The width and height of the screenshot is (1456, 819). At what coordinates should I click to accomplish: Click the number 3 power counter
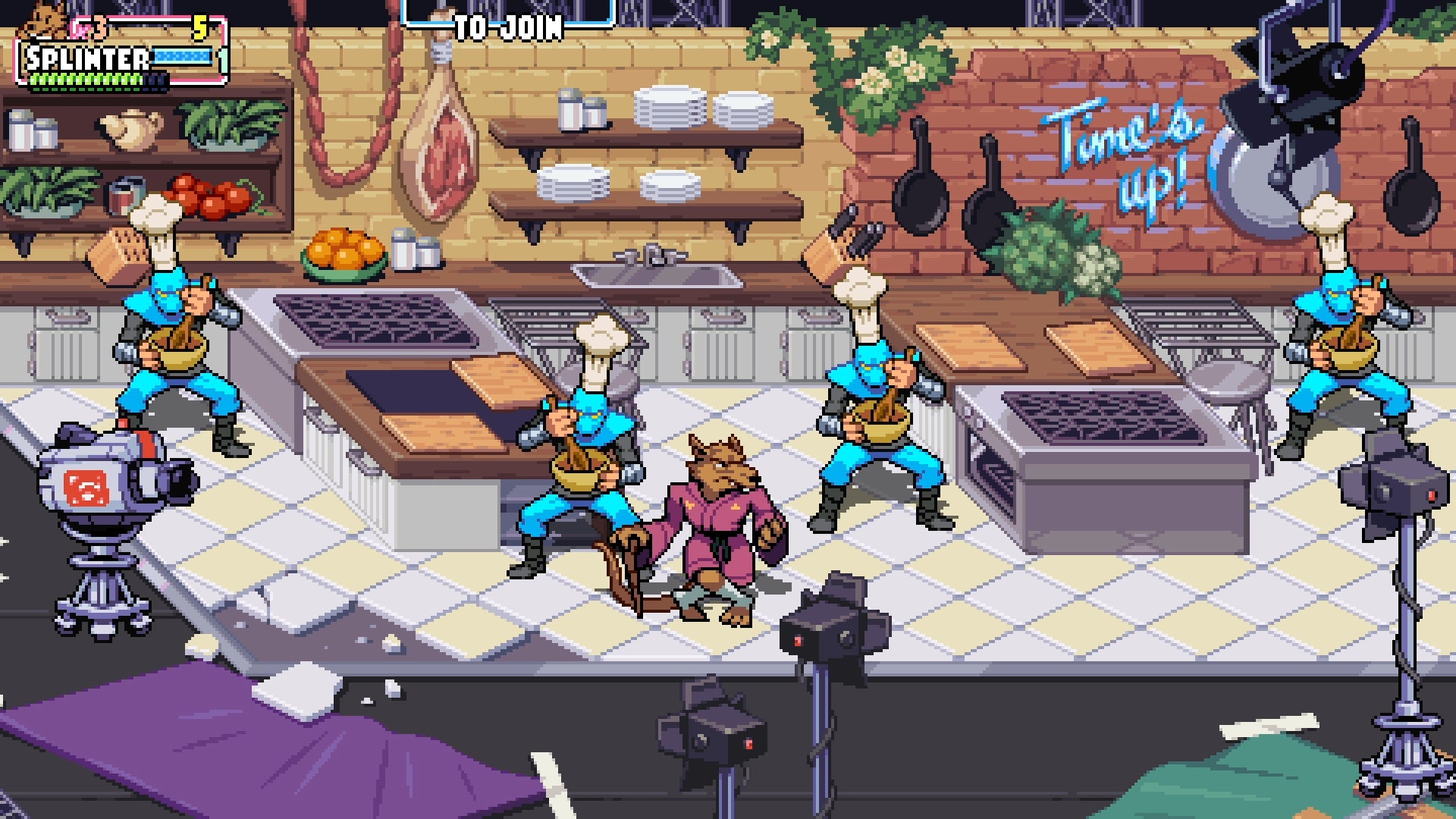click(99, 28)
